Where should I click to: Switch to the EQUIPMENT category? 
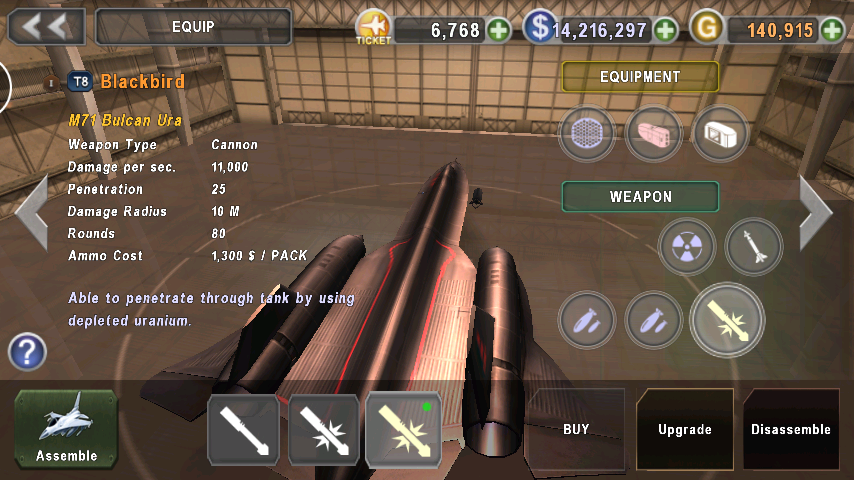(640, 77)
